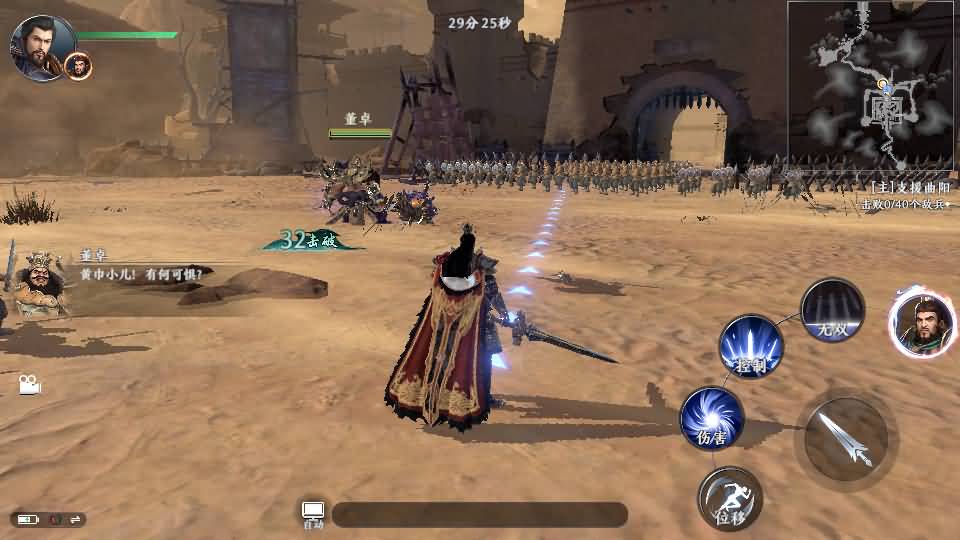Tap the 位移 dash button
The image size is (960, 540).
click(729, 498)
